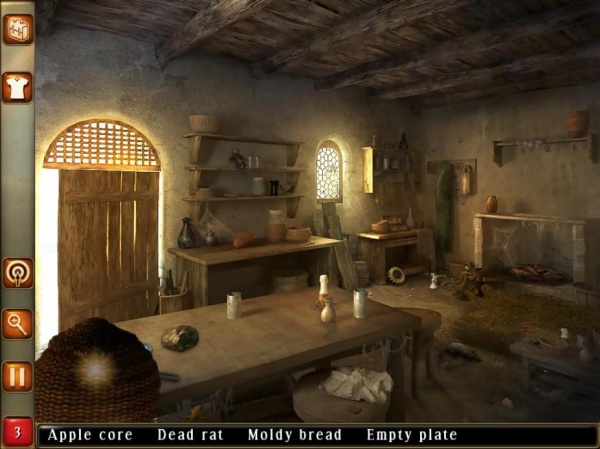Select the magnifying glass zoom tool
Viewport: 600px width, 449px height.
point(18,323)
